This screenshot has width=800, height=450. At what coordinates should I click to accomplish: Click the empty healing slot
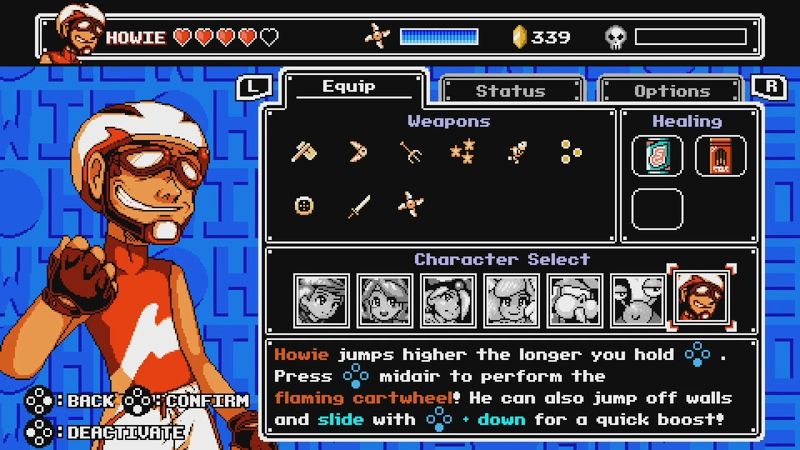pos(658,209)
